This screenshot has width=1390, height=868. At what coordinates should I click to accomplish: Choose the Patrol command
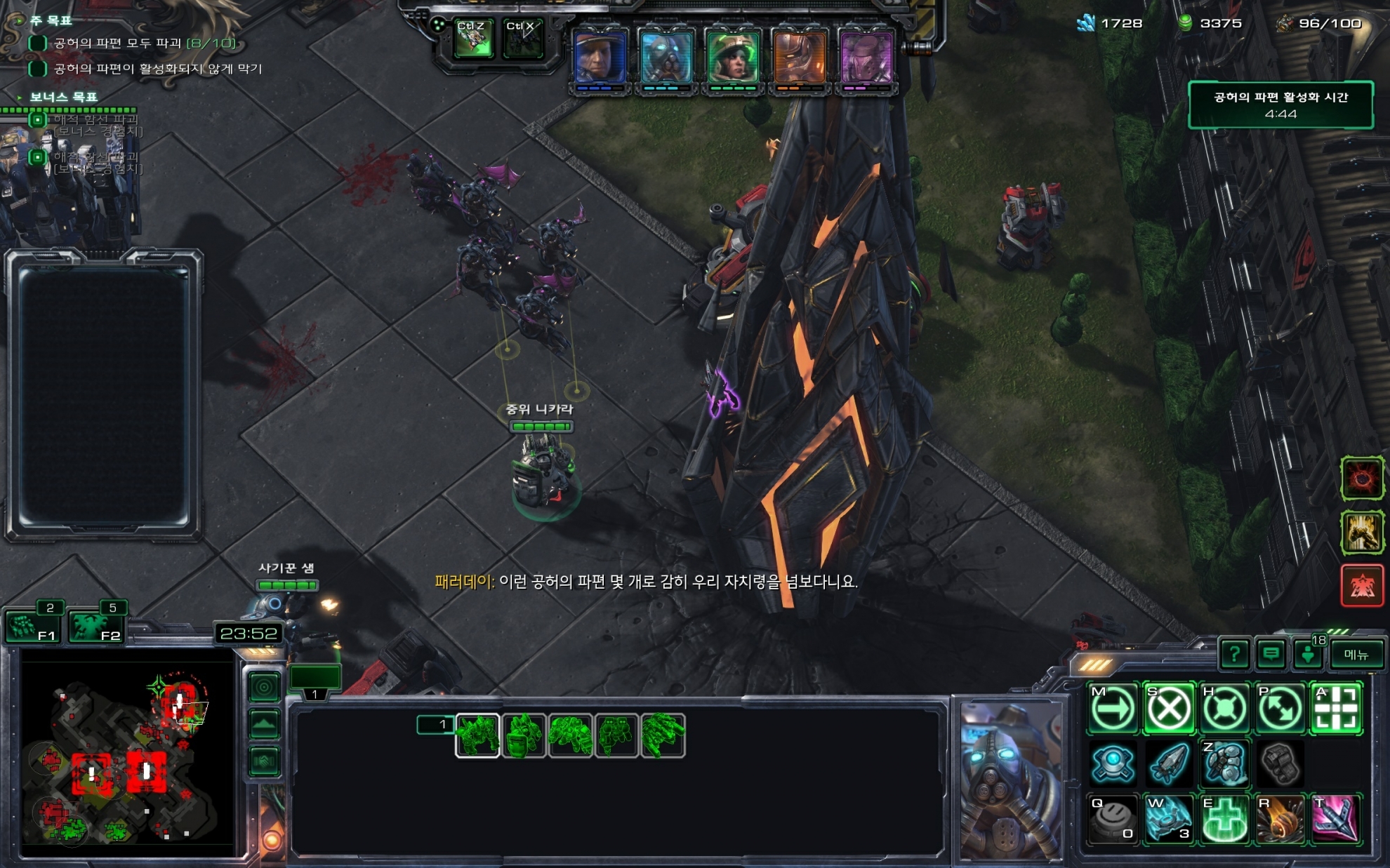click(x=1280, y=709)
